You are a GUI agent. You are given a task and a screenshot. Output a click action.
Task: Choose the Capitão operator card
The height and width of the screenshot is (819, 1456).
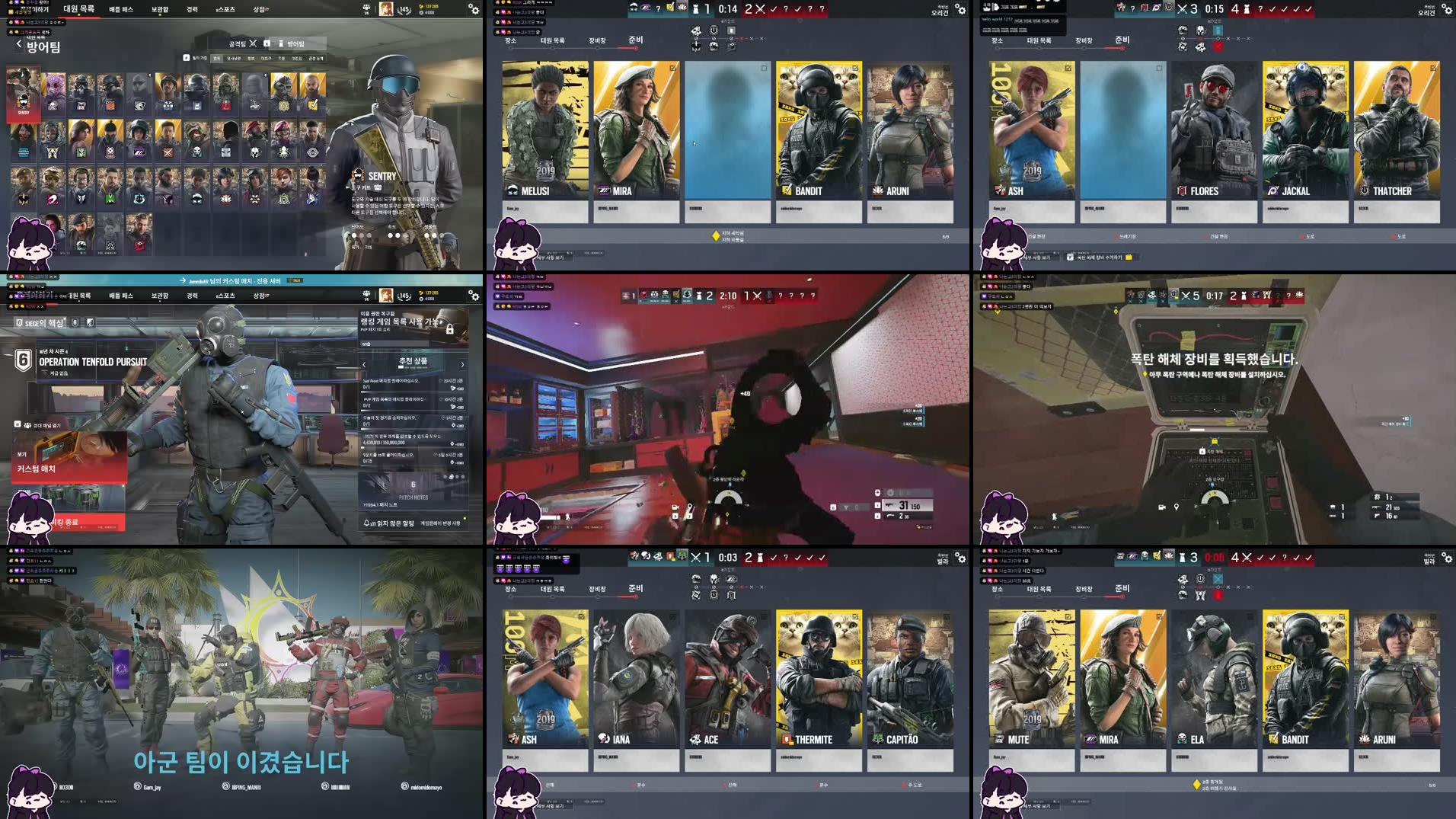tap(911, 678)
